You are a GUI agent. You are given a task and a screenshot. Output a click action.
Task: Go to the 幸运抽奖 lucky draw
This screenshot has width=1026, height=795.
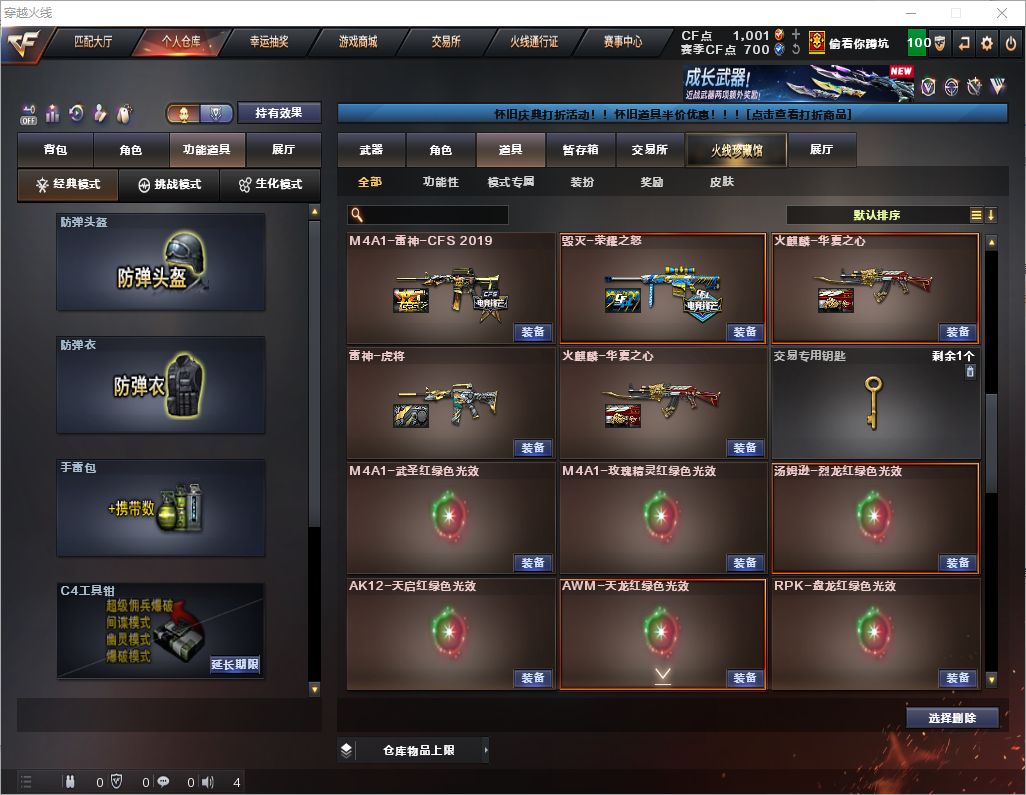[267, 42]
